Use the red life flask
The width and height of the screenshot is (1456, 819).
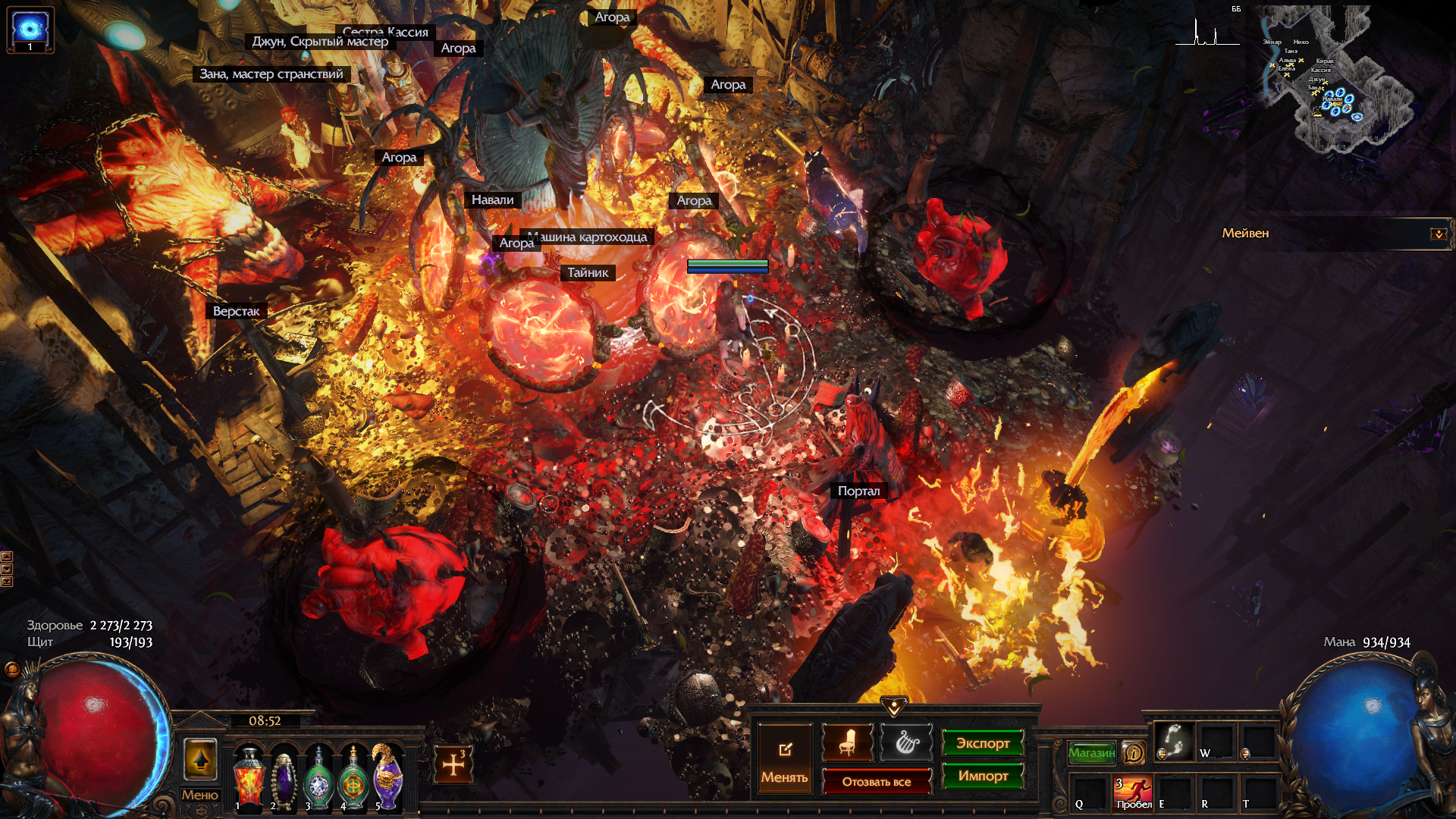point(249,777)
